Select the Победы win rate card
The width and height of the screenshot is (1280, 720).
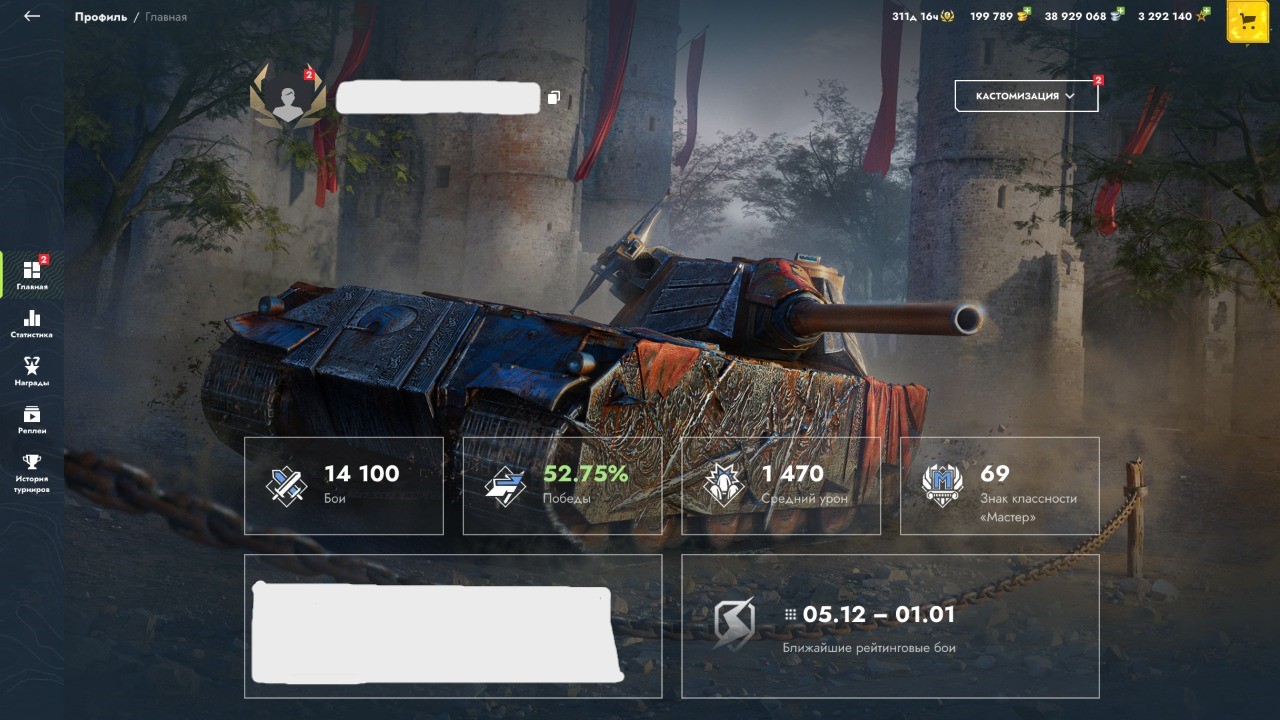pyautogui.click(x=562, y=485)
